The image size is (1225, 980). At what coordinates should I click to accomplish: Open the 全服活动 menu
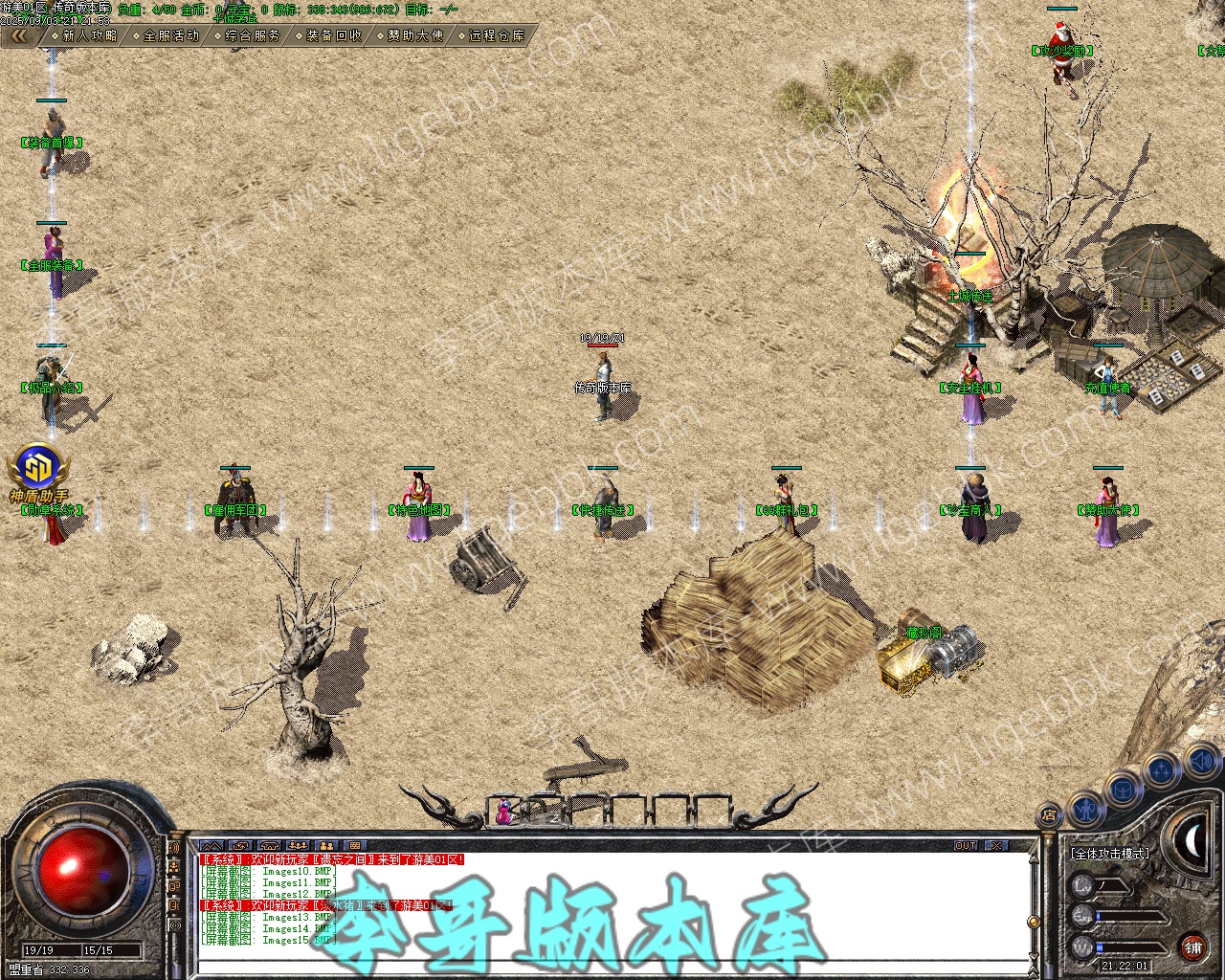tap(169, 35)
